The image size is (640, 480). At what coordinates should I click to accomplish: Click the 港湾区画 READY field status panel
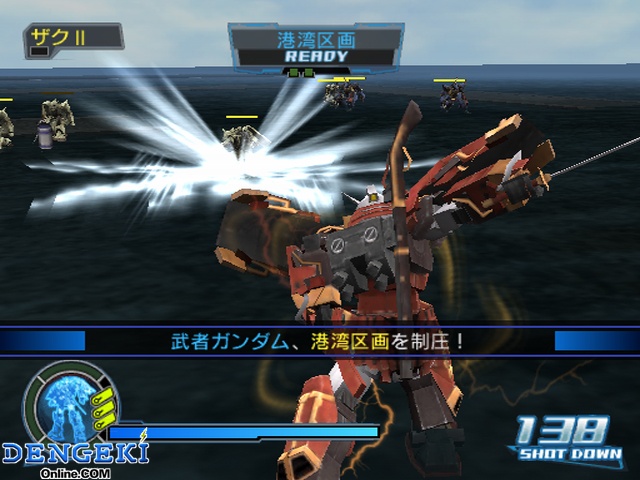(x=316, y=47)
